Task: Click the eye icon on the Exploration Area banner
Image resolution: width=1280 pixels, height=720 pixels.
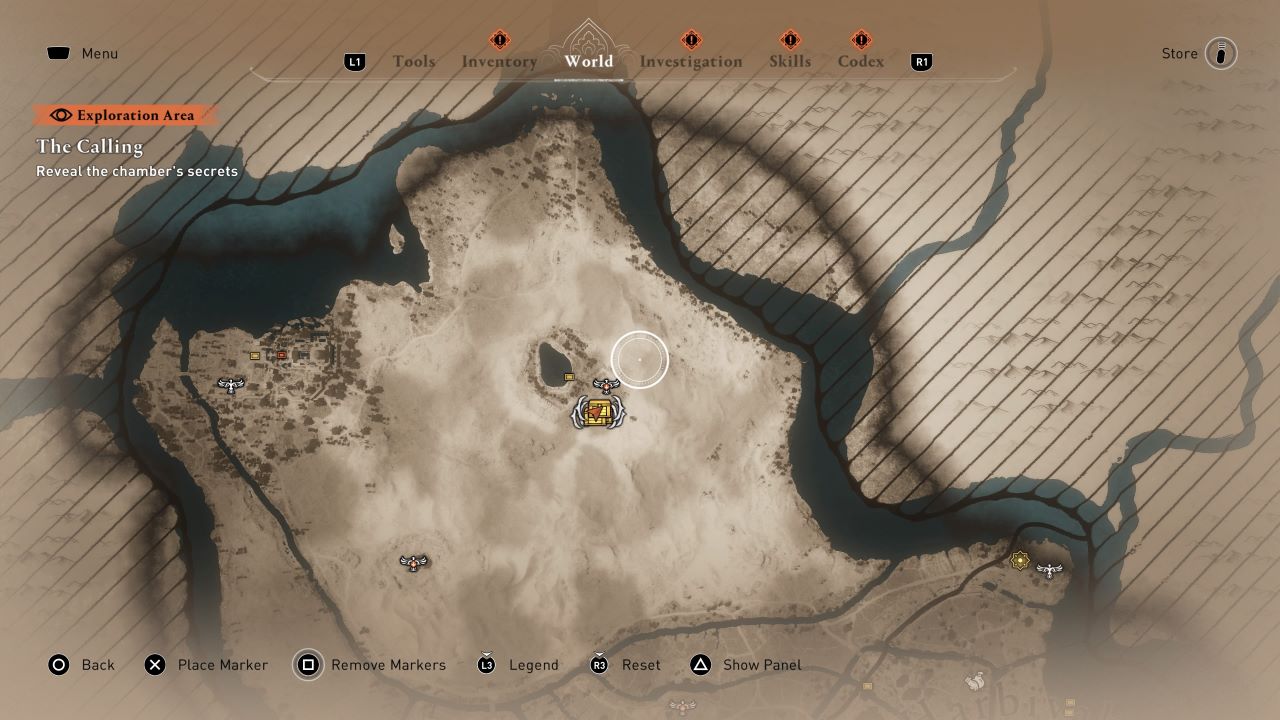Action: (x=61, y=115)
